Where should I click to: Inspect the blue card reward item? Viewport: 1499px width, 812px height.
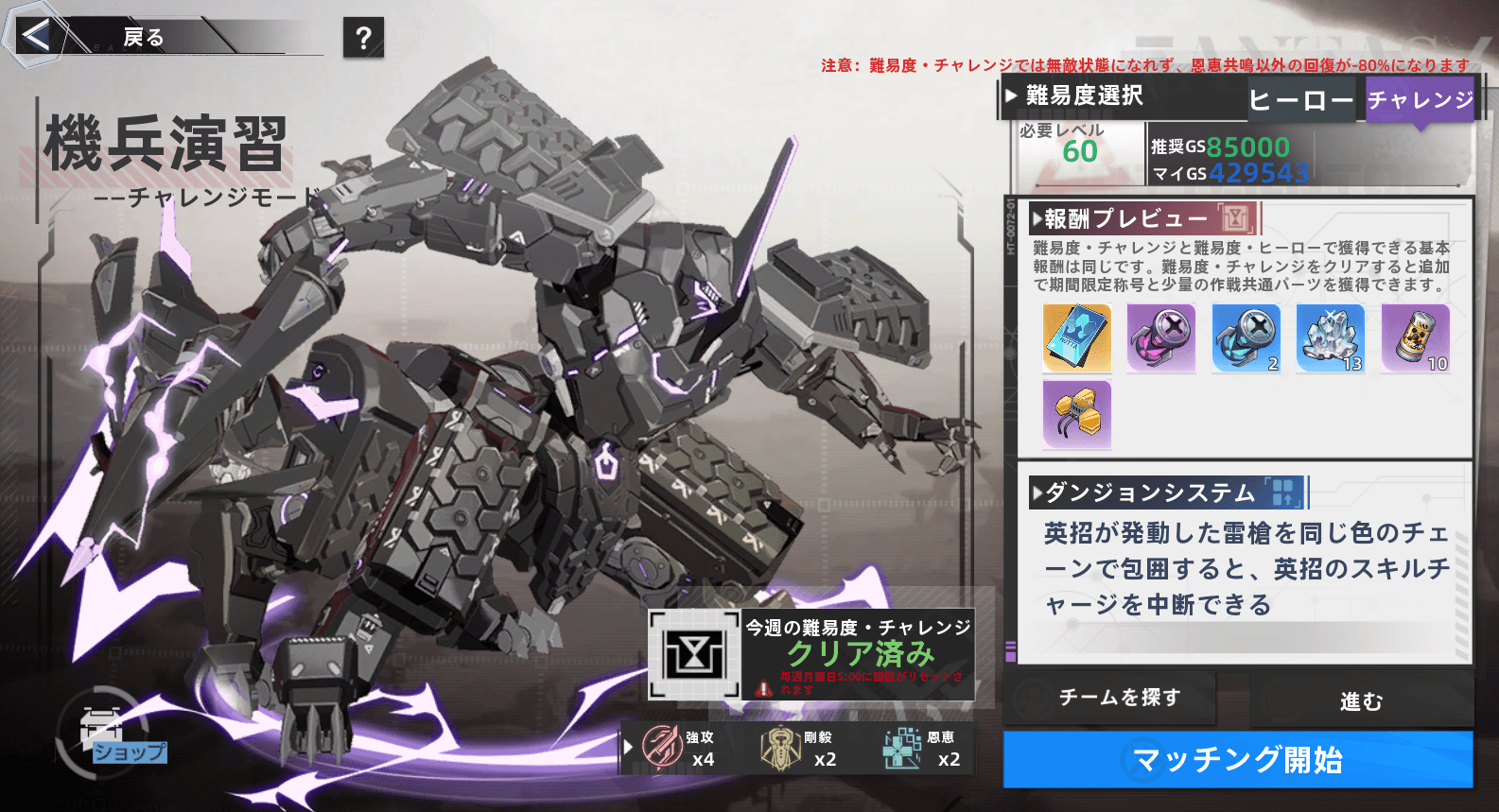[1077, 337]
